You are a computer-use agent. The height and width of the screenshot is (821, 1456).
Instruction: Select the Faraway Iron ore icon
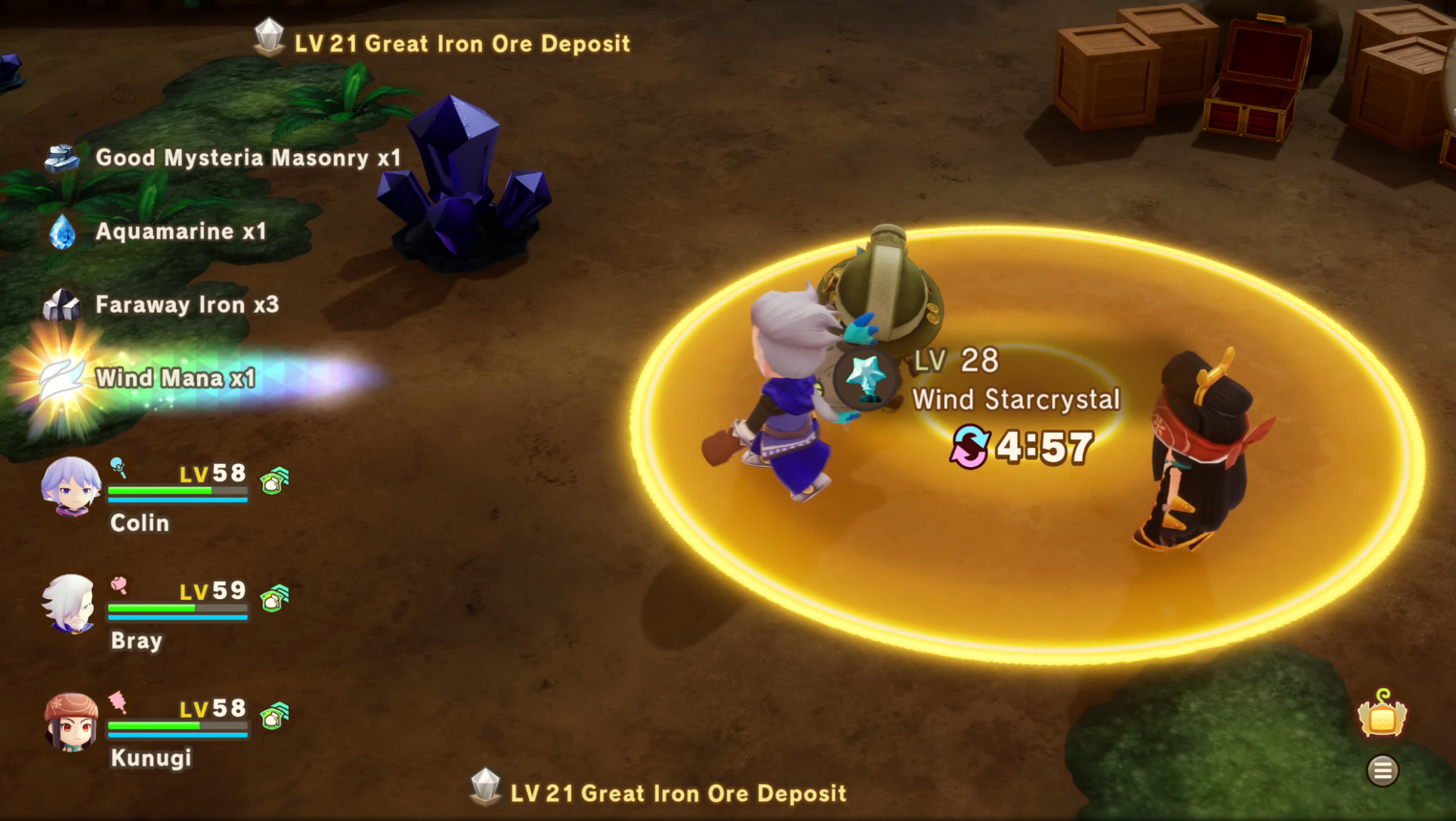pos(62,304)
